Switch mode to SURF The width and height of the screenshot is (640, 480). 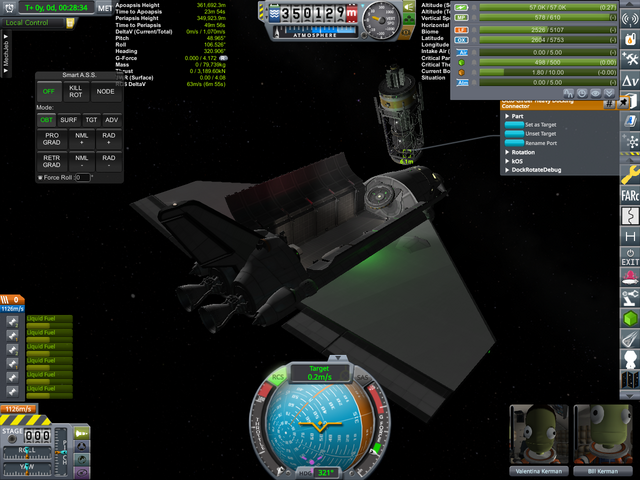(69, 119)
